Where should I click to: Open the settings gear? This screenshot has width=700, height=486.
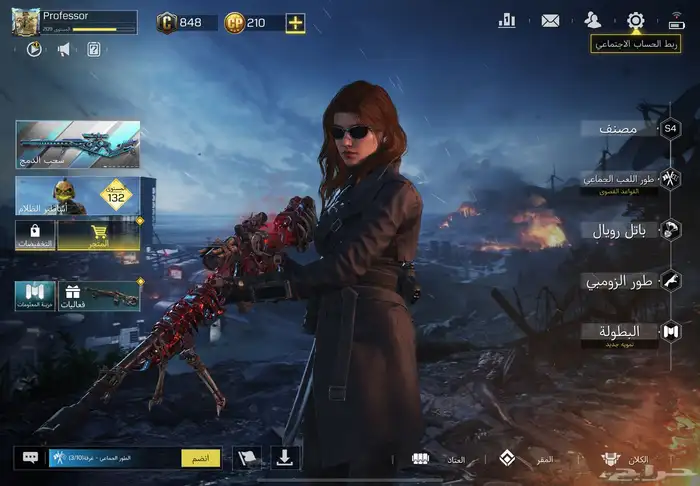(x=635, y=19)
